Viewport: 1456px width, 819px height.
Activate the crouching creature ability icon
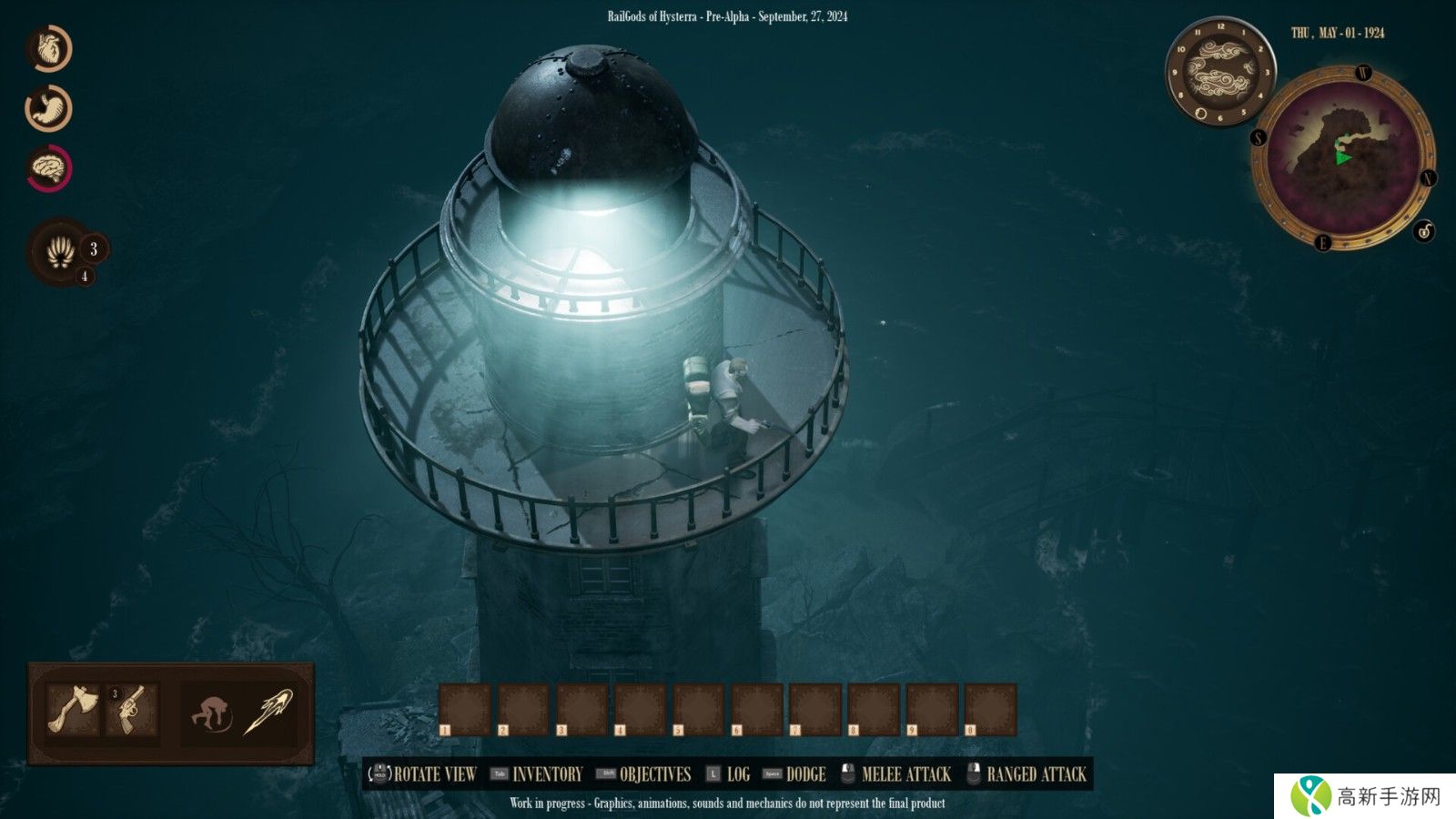[211, 713]
